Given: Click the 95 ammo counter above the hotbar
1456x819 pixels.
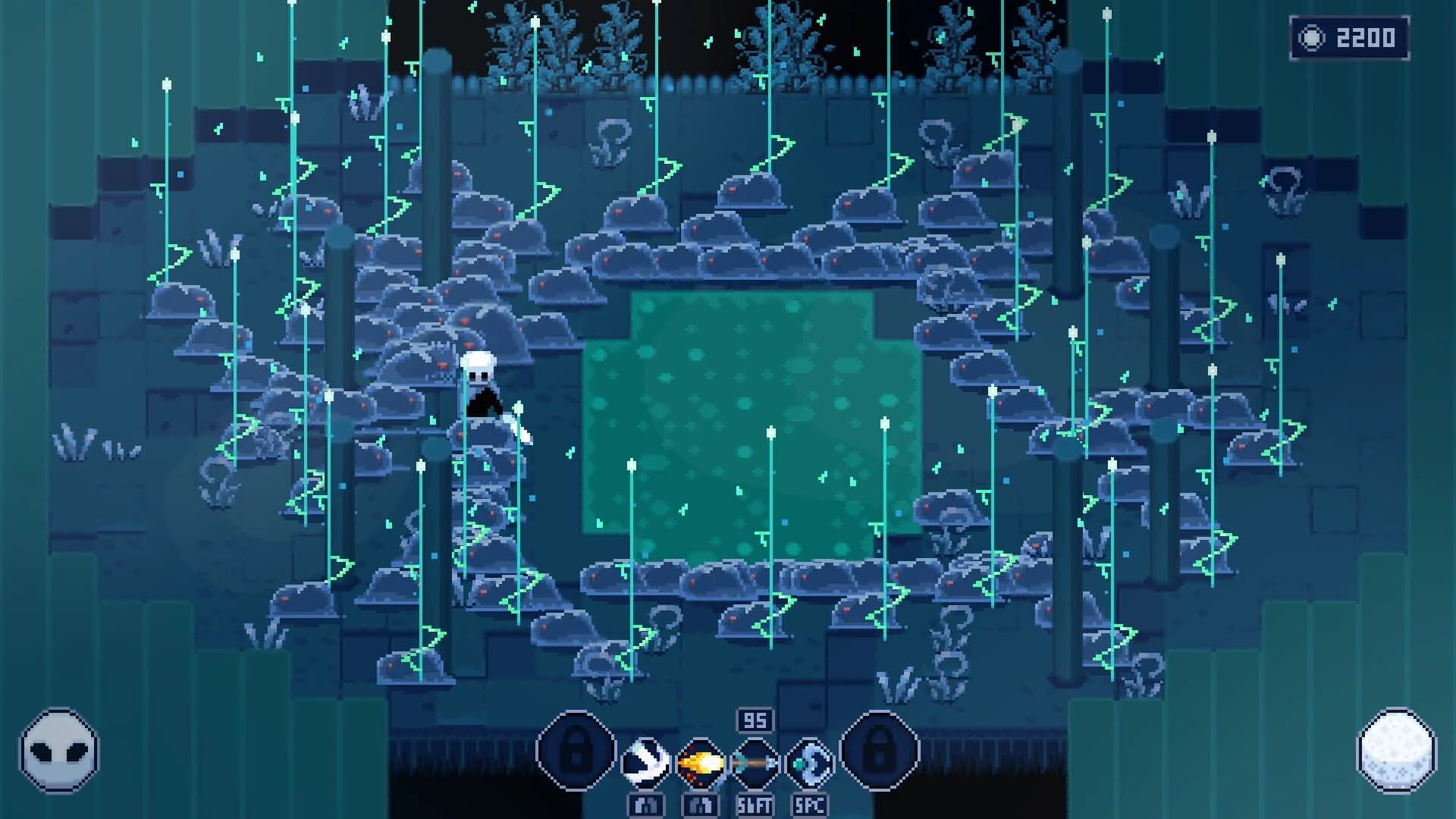Looking at the screenshot, I should tap(755, 719).
